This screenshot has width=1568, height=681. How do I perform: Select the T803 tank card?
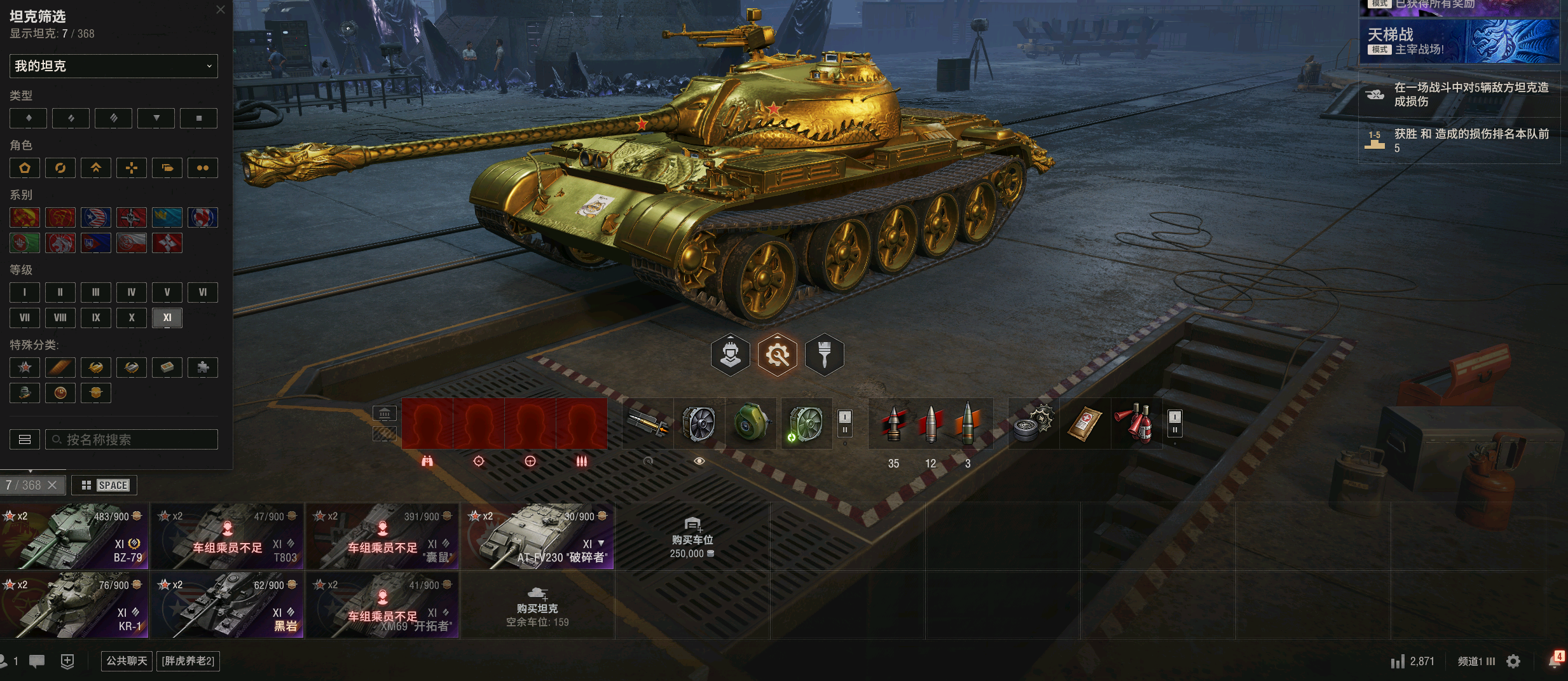pyautogui.click(x=228, y=537)
